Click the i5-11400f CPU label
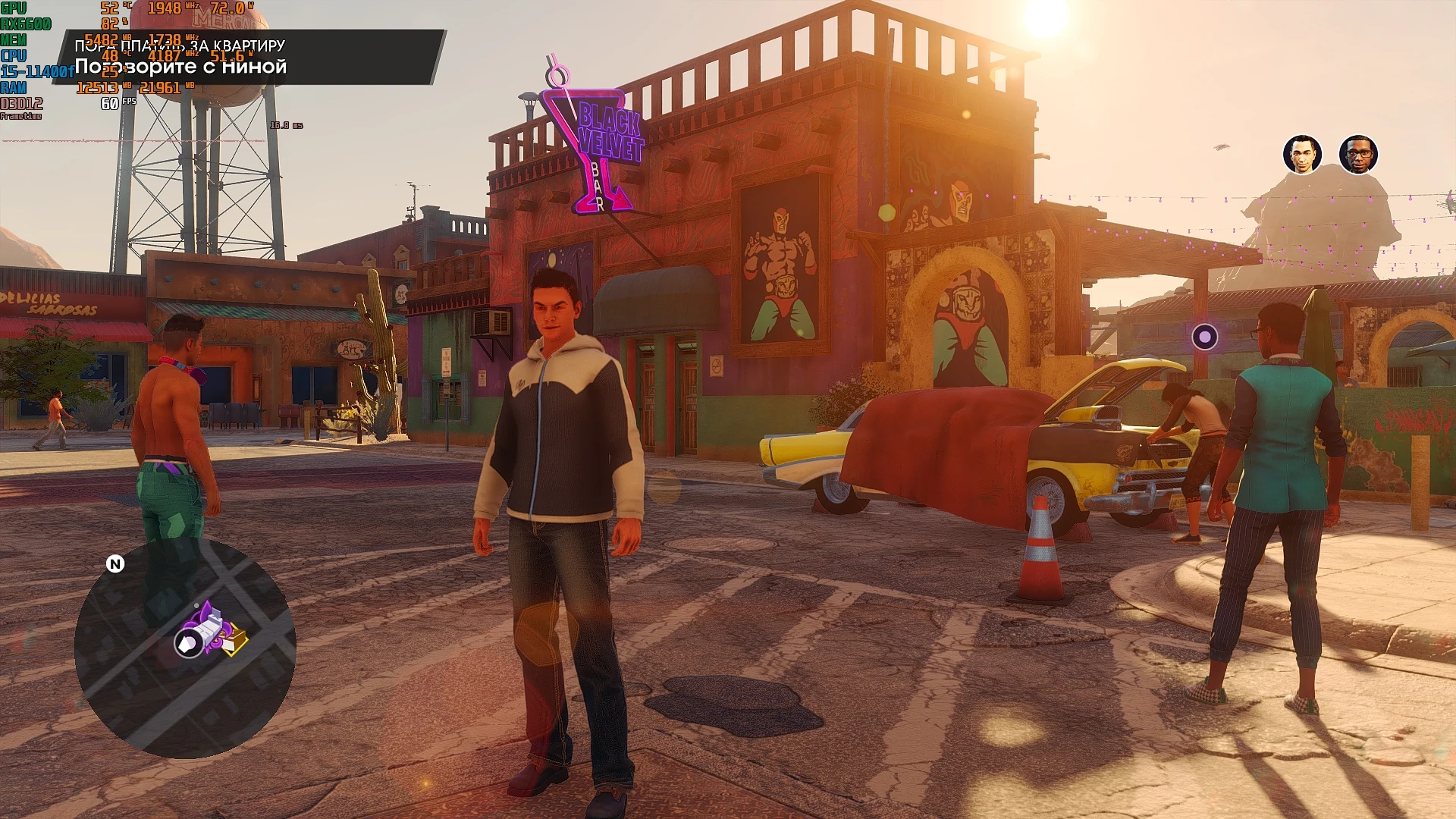The image size is (1456, 819). coord(37,70)
